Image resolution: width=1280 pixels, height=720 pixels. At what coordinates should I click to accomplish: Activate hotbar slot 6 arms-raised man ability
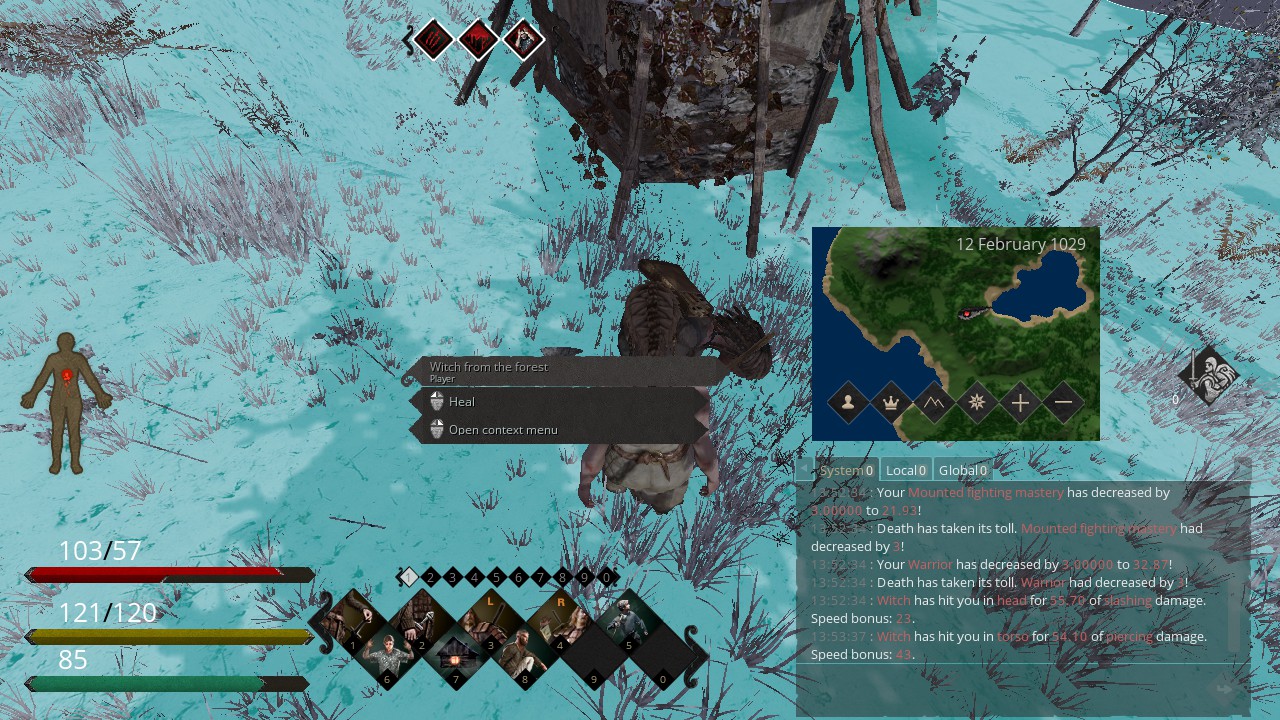pyautogui.click(x=388, y=656)
